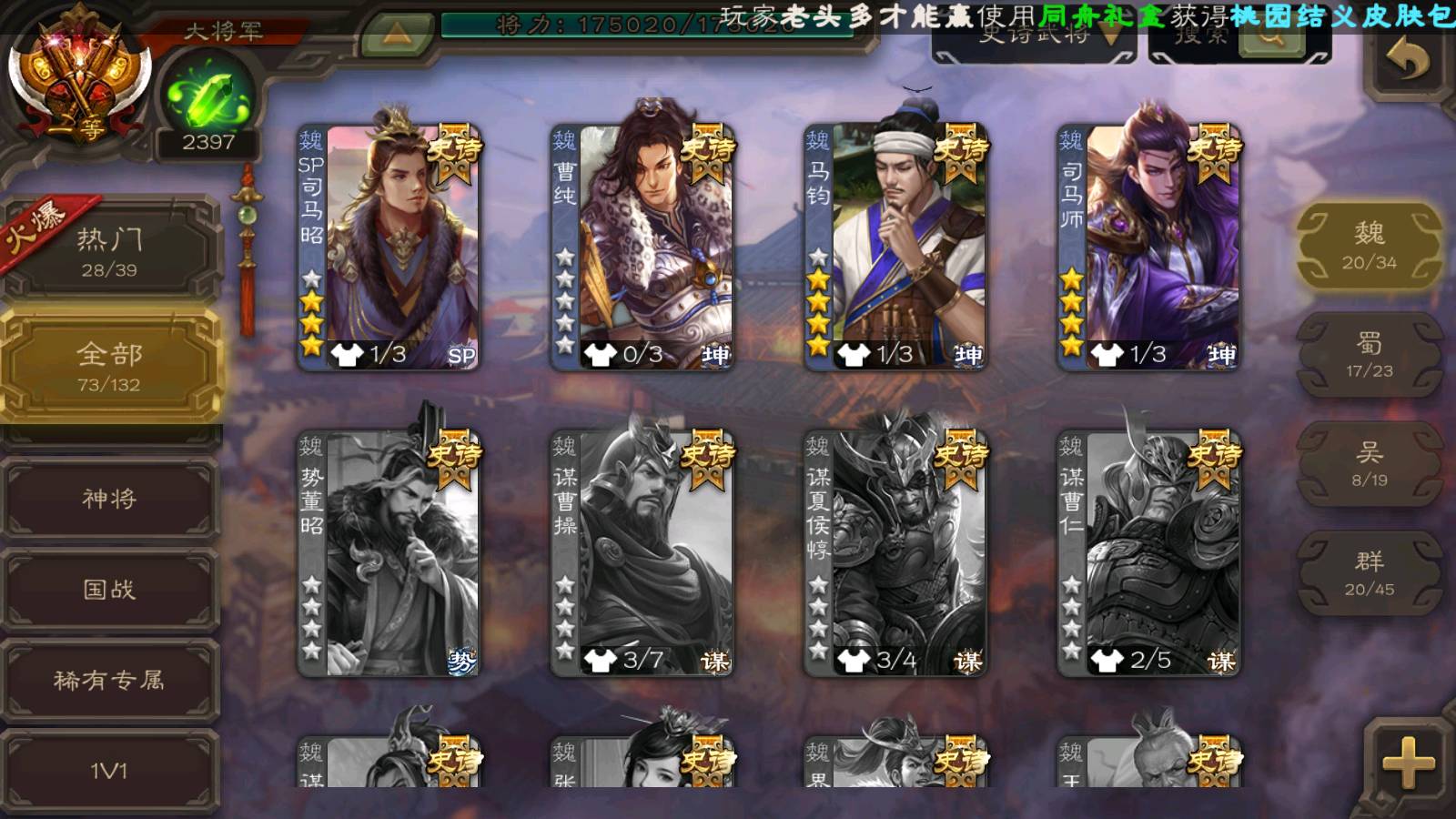Show the 吴 faction generals
Image resolution: width=1456 pixels, height=819 pixels.
[x=1369, y=464]
